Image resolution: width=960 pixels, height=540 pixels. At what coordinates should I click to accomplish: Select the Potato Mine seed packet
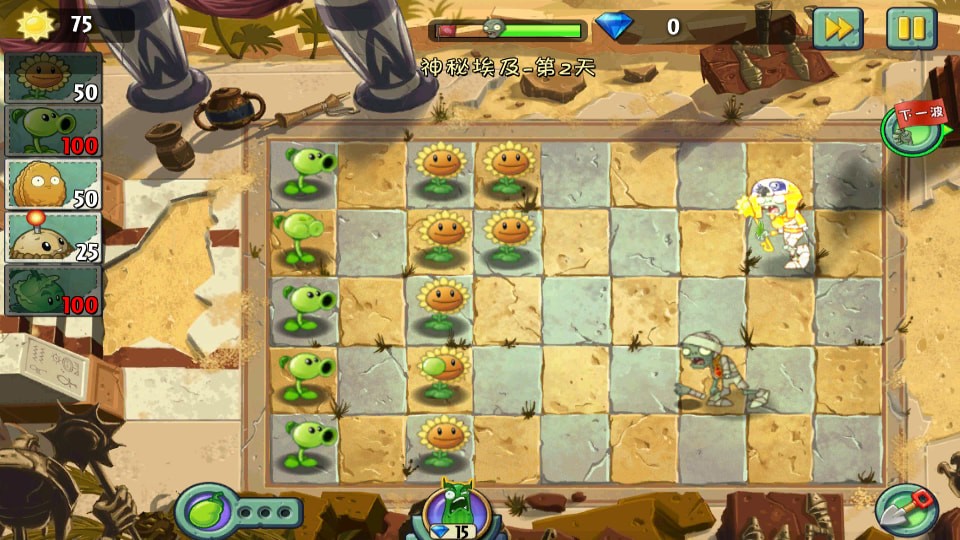[x=54, y=237]
